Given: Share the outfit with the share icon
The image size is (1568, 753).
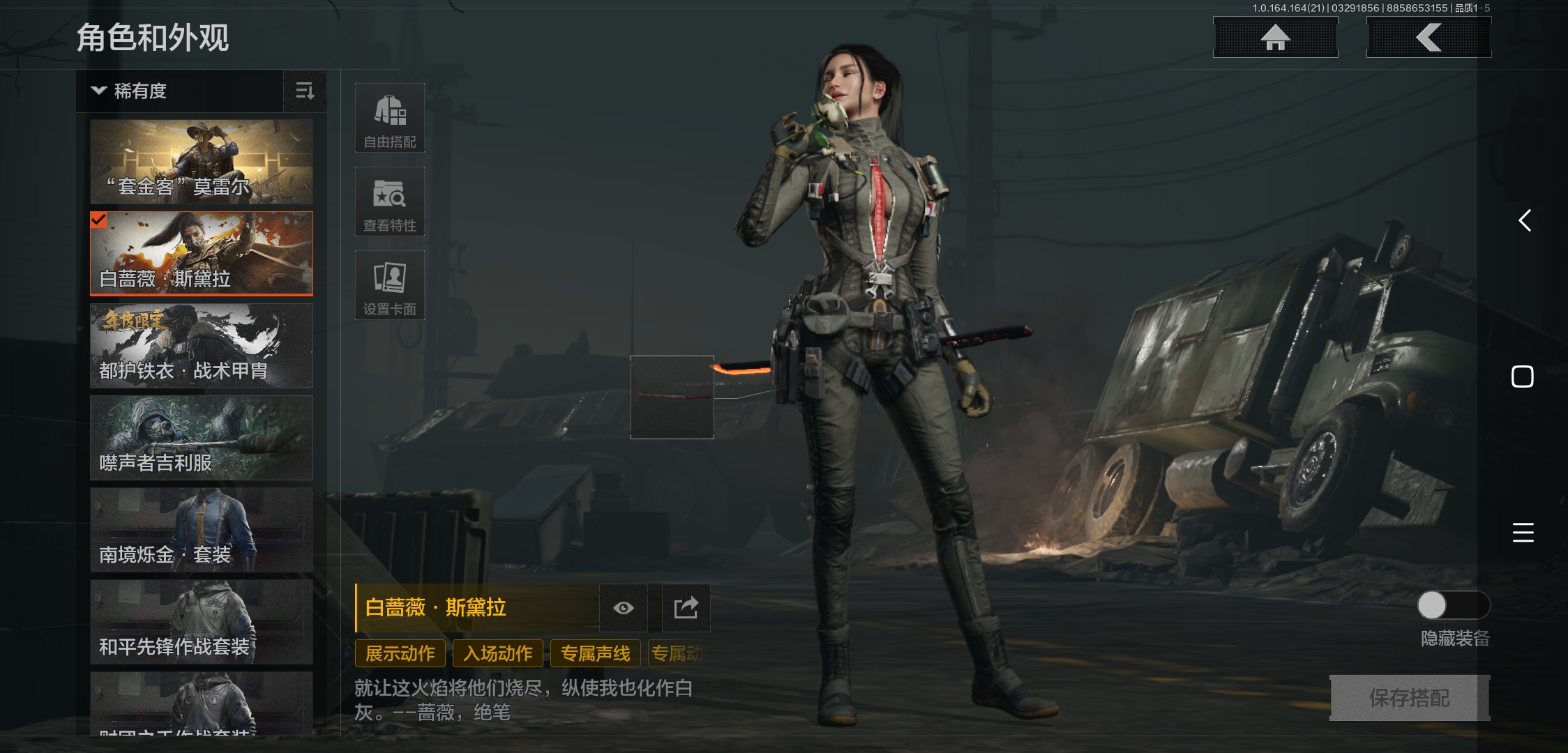Looking at the screenshot, I should pyautogui.click(x=686, y=608).
